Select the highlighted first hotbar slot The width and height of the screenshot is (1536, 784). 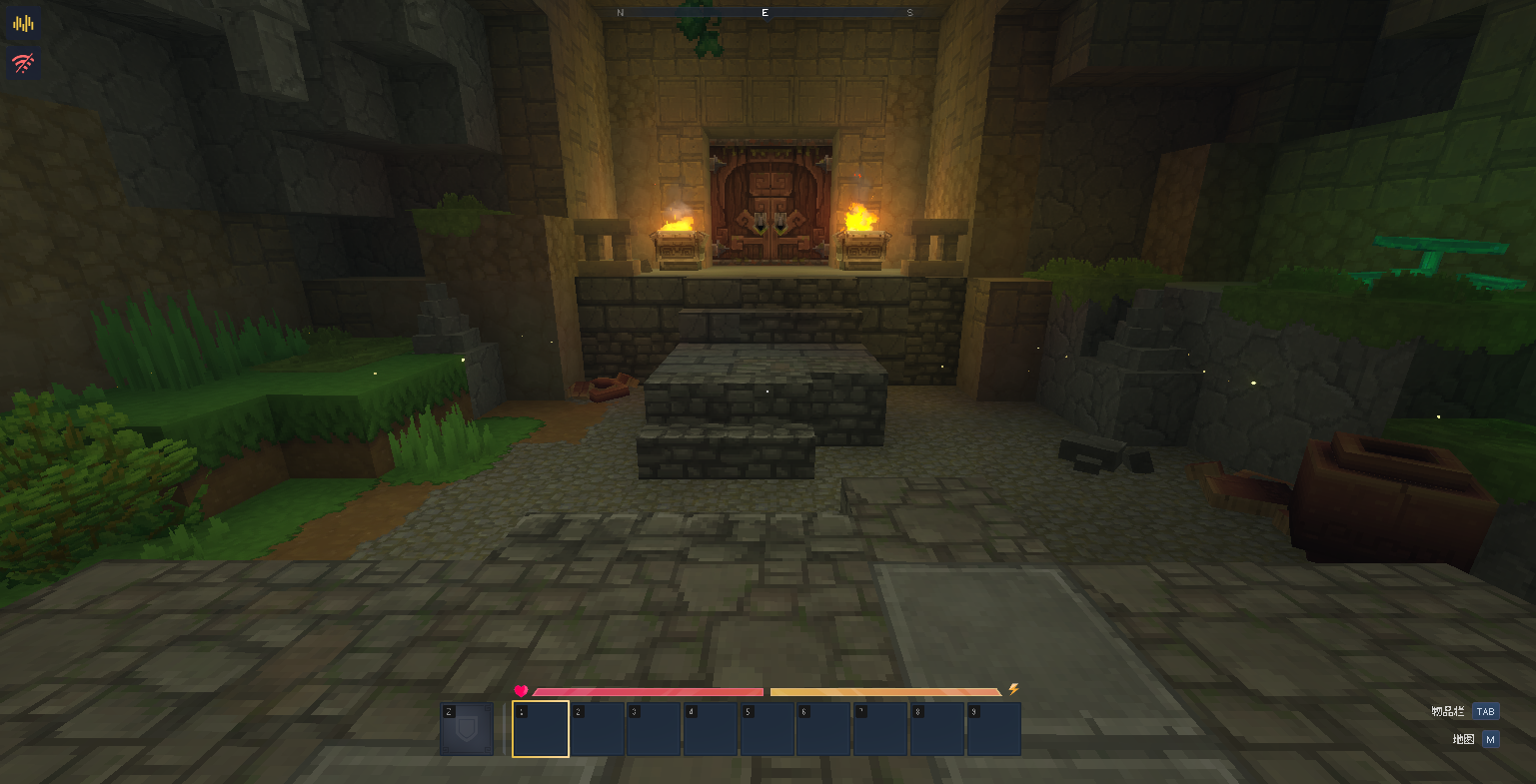pyautogui.click(x=541, y=729)
